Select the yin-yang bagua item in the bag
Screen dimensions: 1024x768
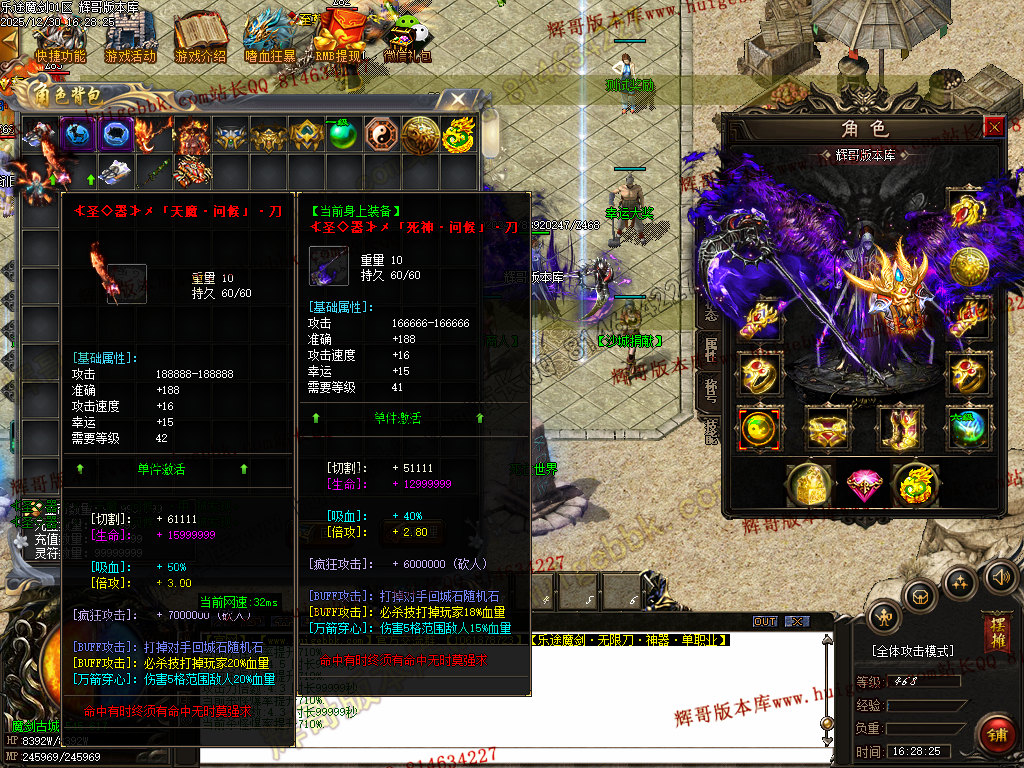(381, 136)
